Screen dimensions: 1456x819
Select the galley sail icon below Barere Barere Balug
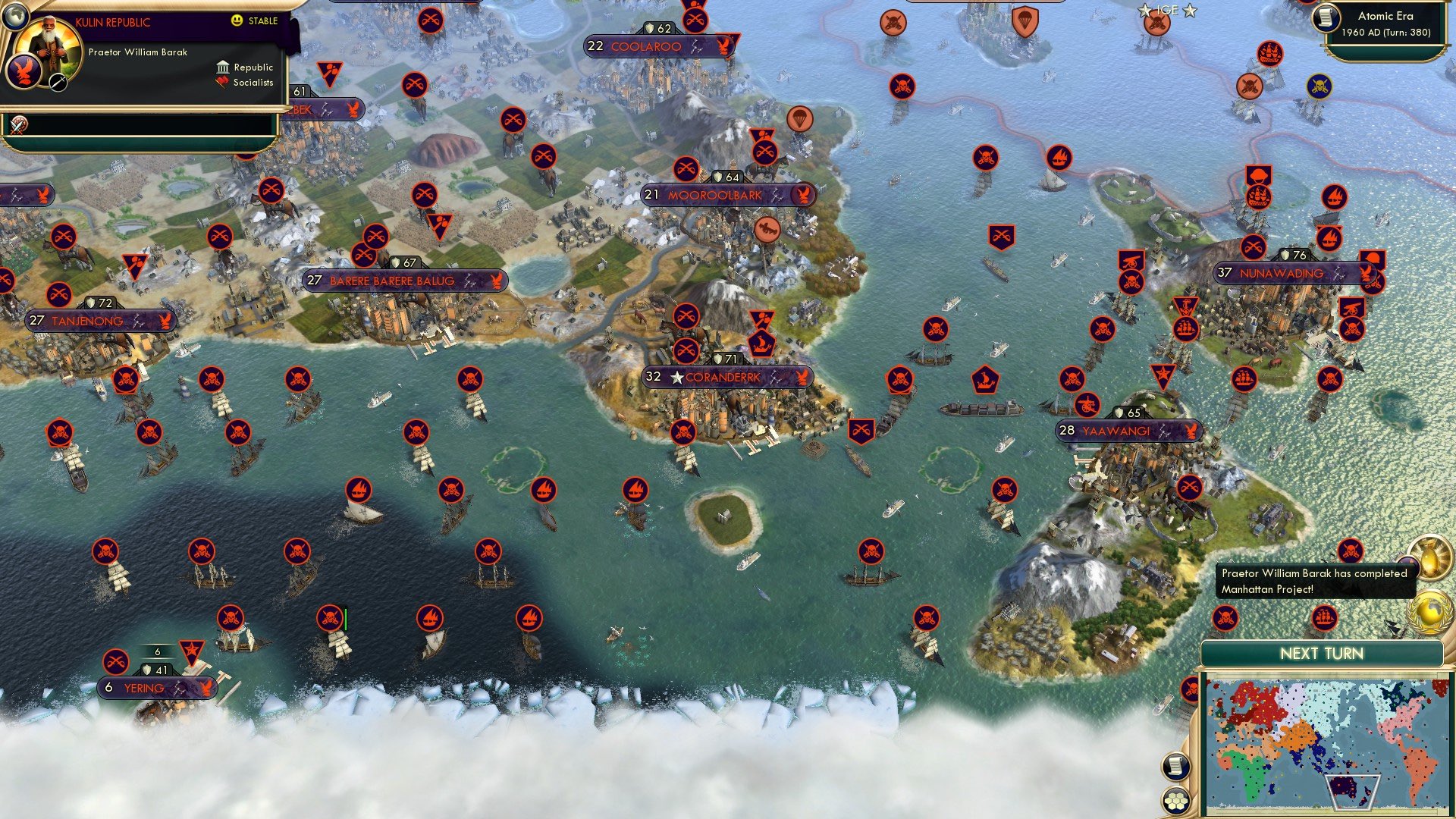coord(359,491)
